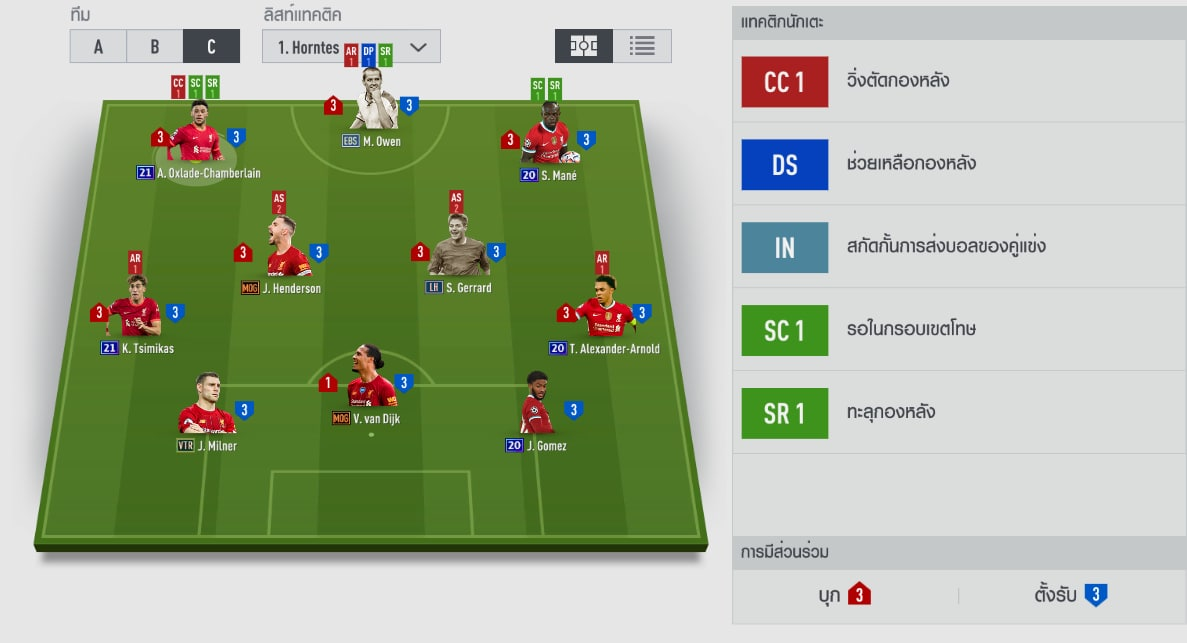Switch to formation pitch view
The height and width of the screenshot is (643, 1187).
pos(584,46)
